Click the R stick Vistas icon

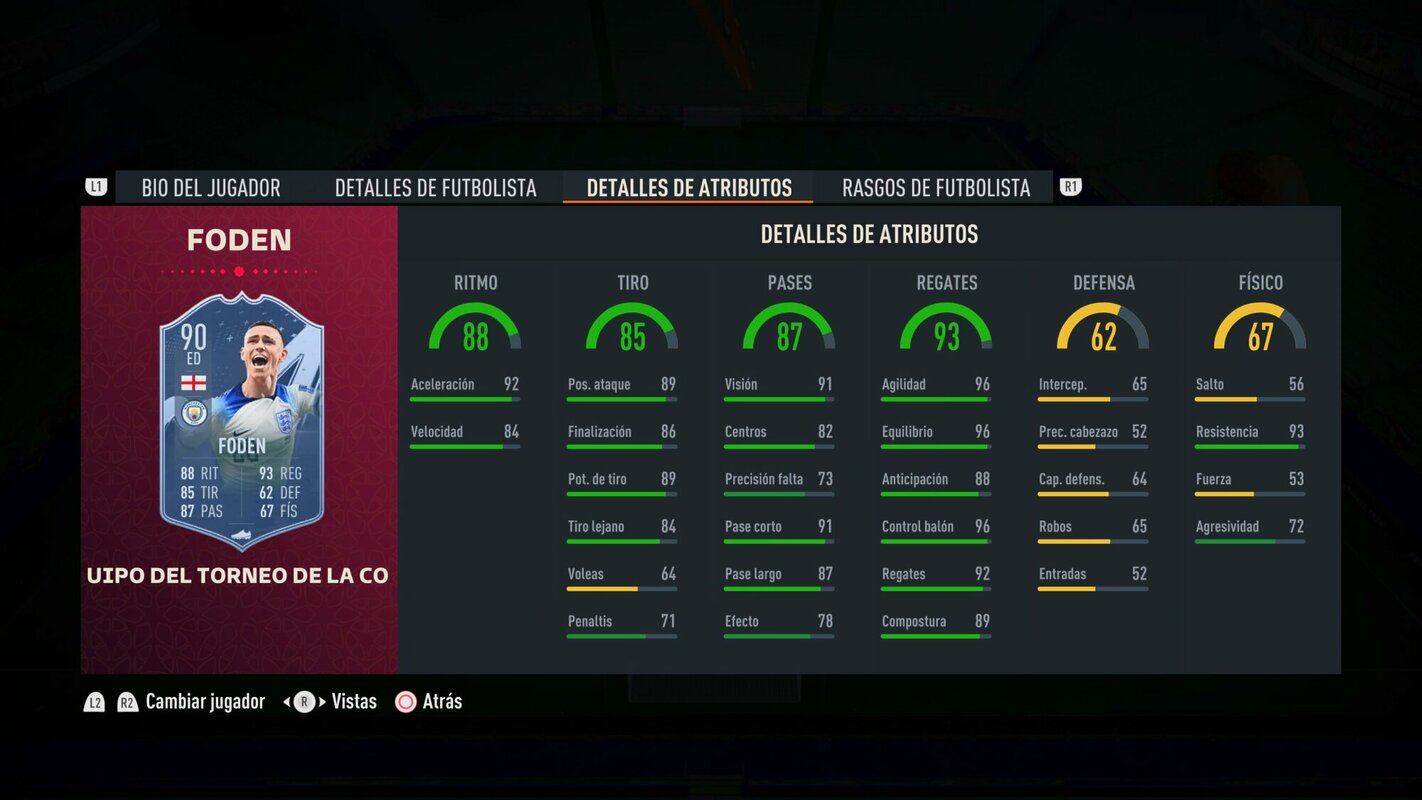click(303, 701)
